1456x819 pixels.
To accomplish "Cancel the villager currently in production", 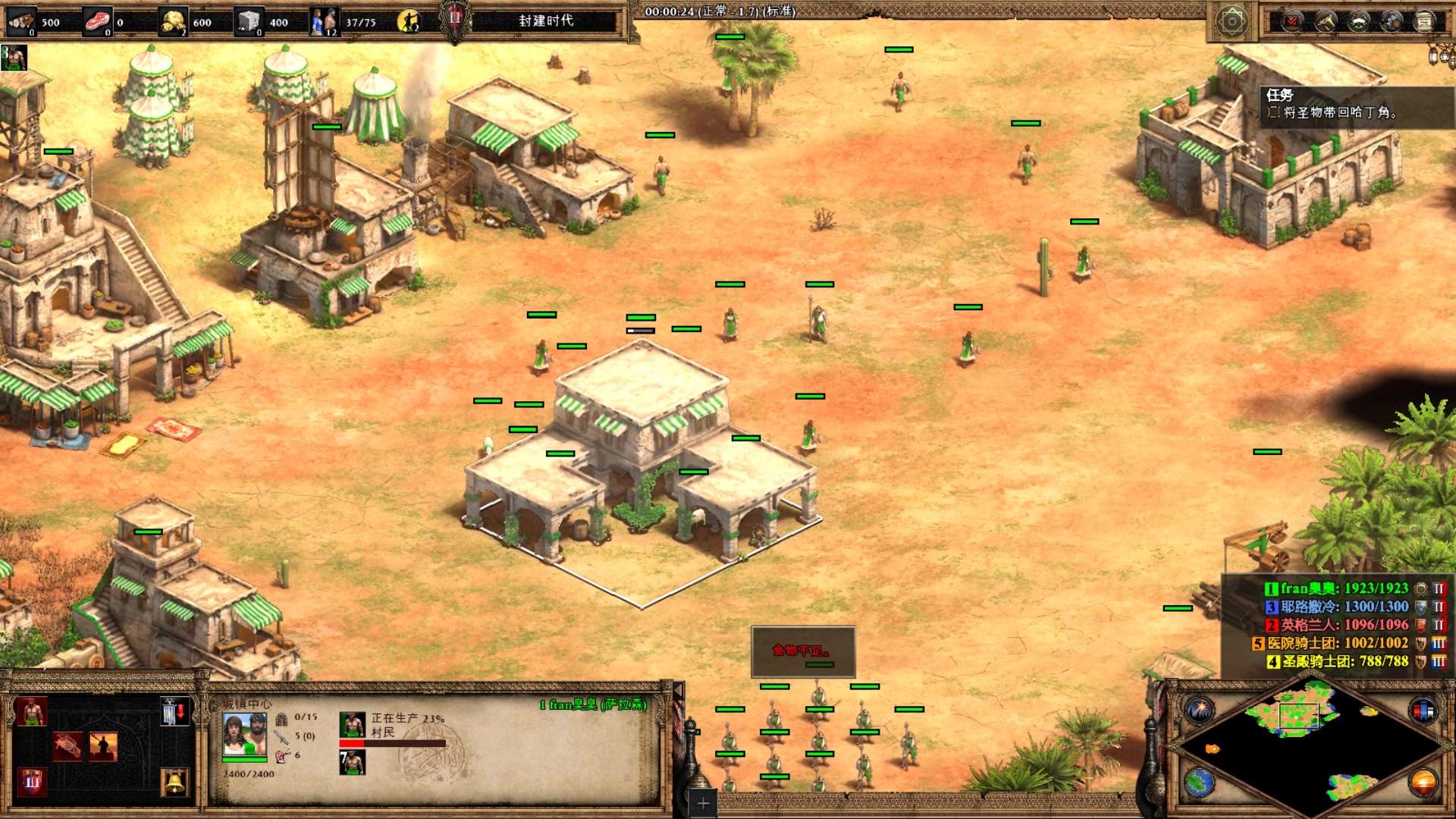I will [x=352, y=725].
